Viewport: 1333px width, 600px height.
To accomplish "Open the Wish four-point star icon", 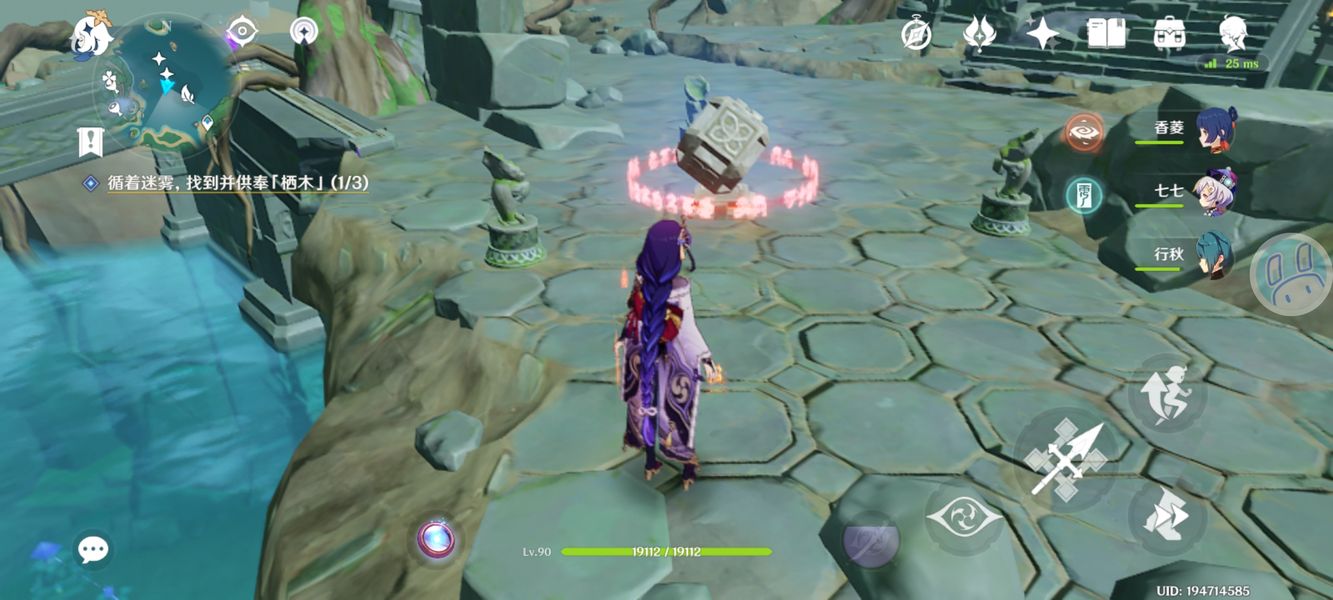I will [x=1043, y=34].
